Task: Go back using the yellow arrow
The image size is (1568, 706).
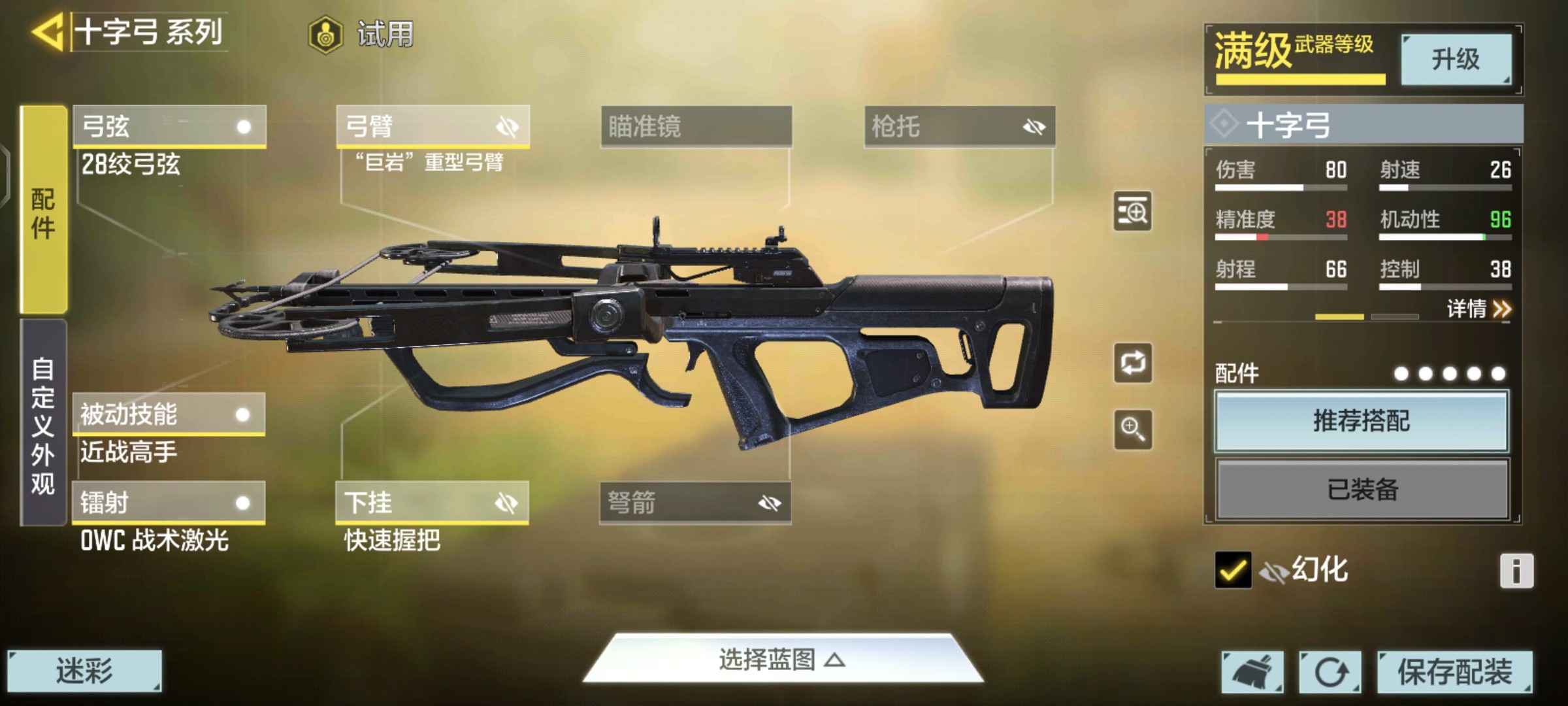Action: click(47, 31)
